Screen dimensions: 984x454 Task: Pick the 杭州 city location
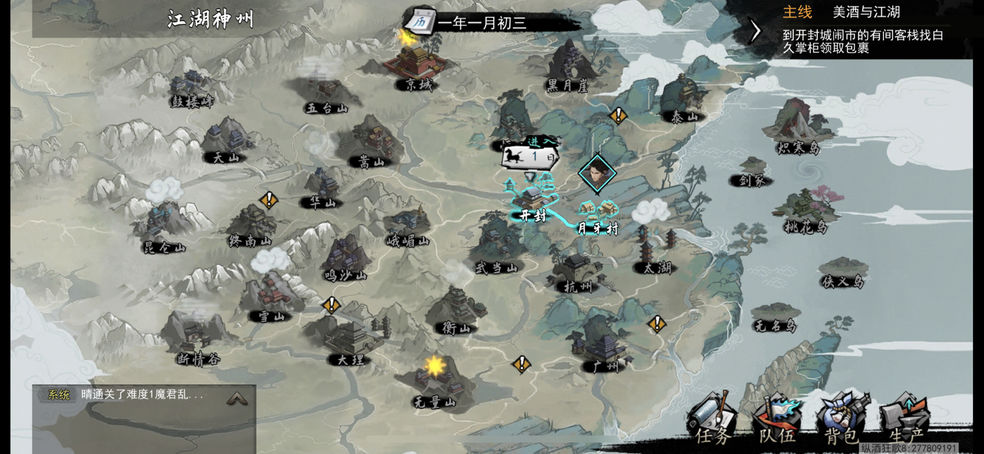click(x=576, y=270)
